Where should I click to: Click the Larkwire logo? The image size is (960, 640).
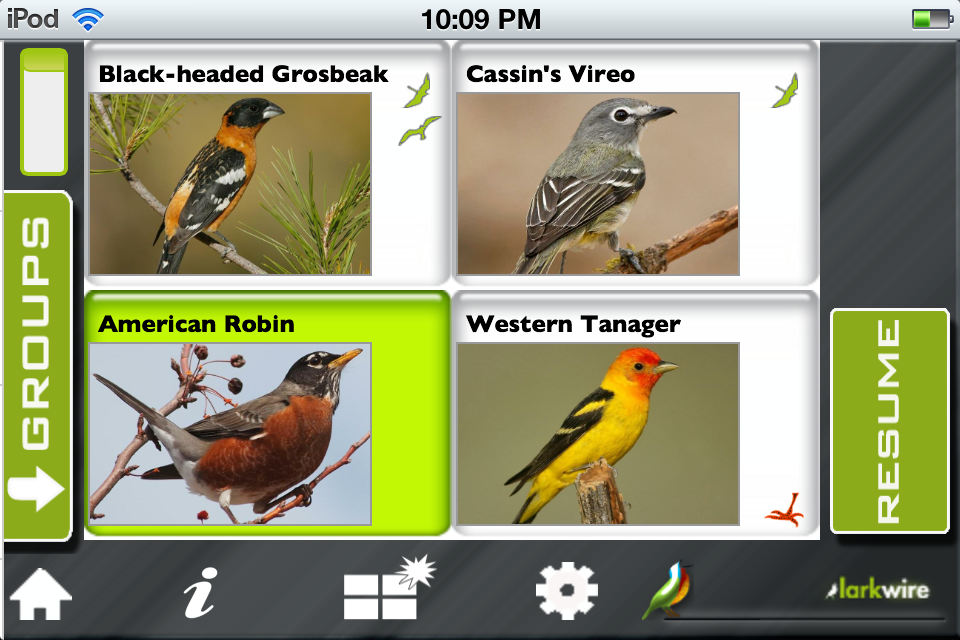click(x=878, y=590)
